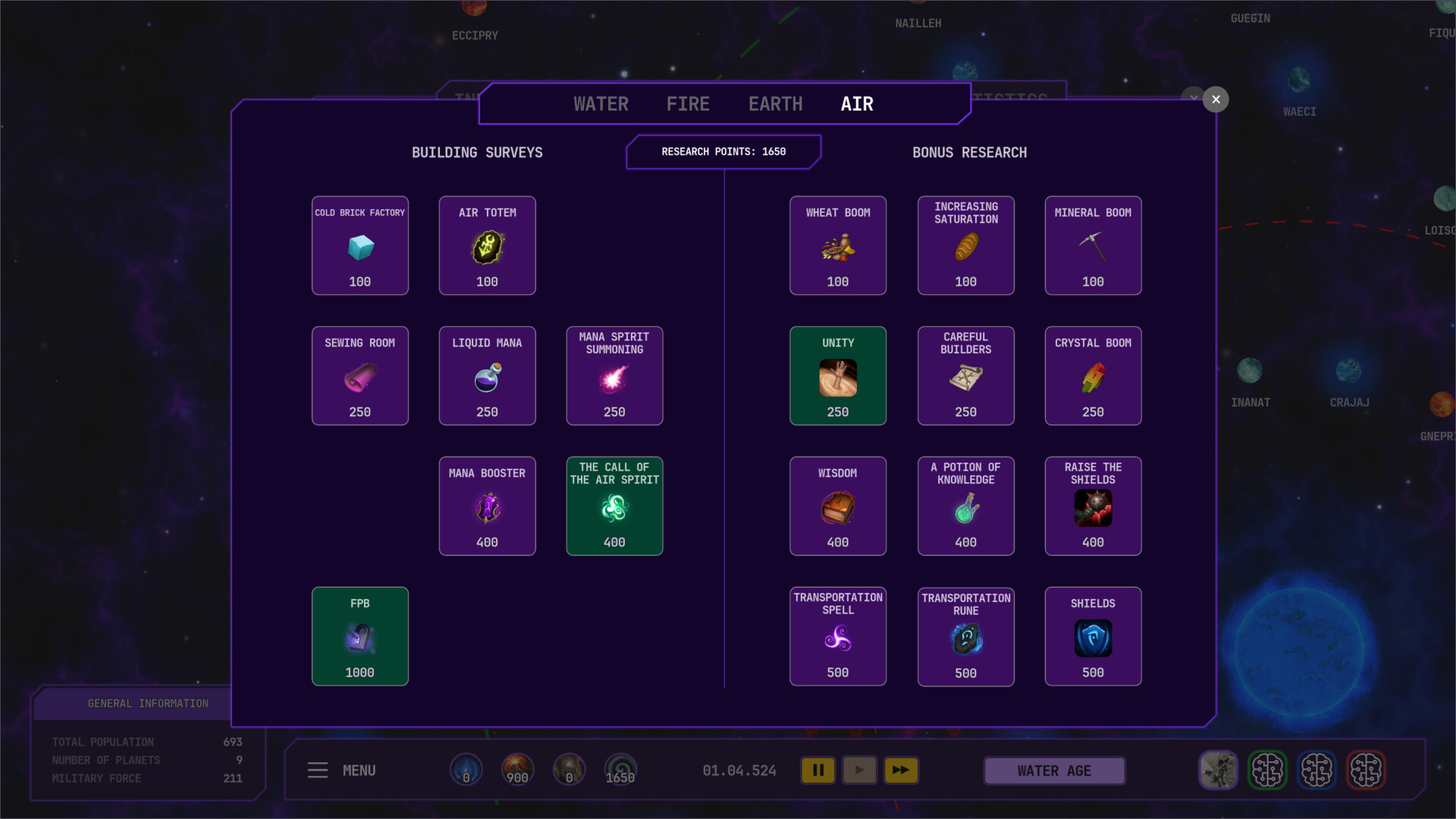The width and height of the screenshot is (1456, 819).
Task: Click the WATER AGE button
Action: click(x=1053, y=770)
